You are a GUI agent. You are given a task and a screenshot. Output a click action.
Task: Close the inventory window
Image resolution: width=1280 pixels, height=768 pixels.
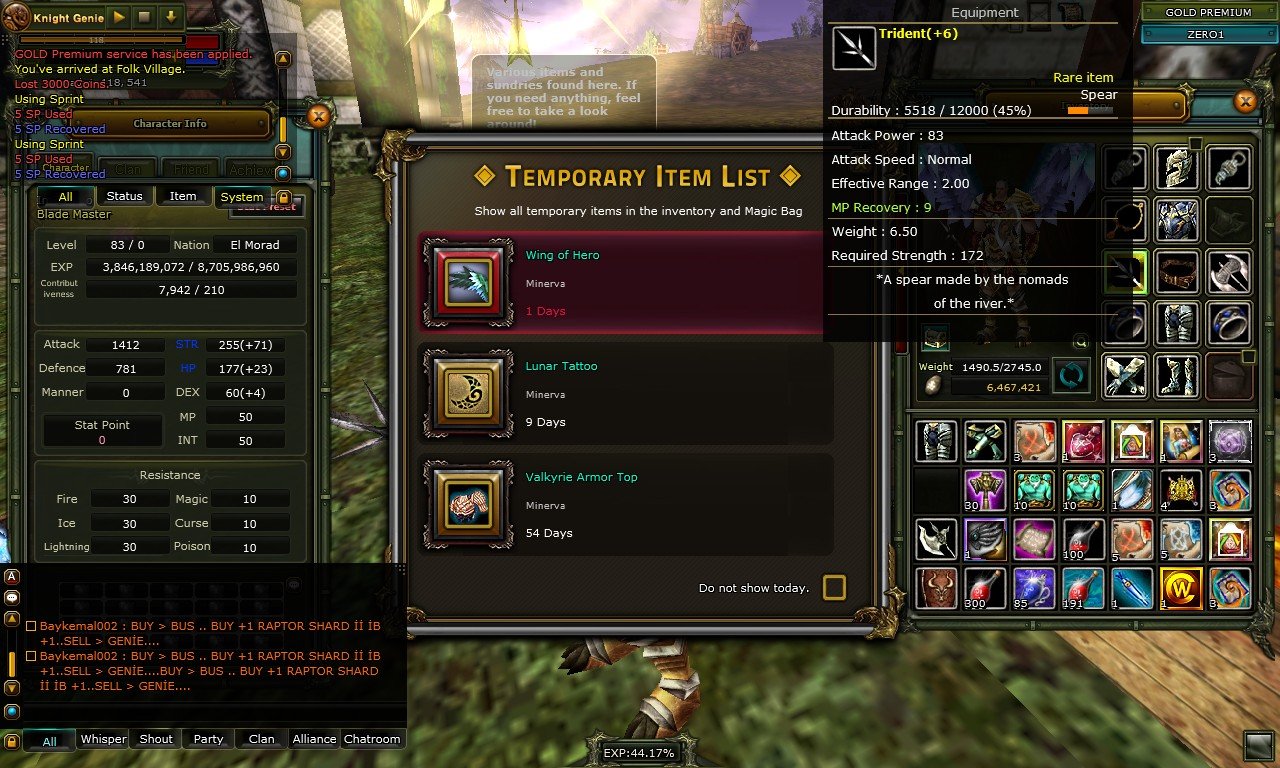coord(1245,101)
